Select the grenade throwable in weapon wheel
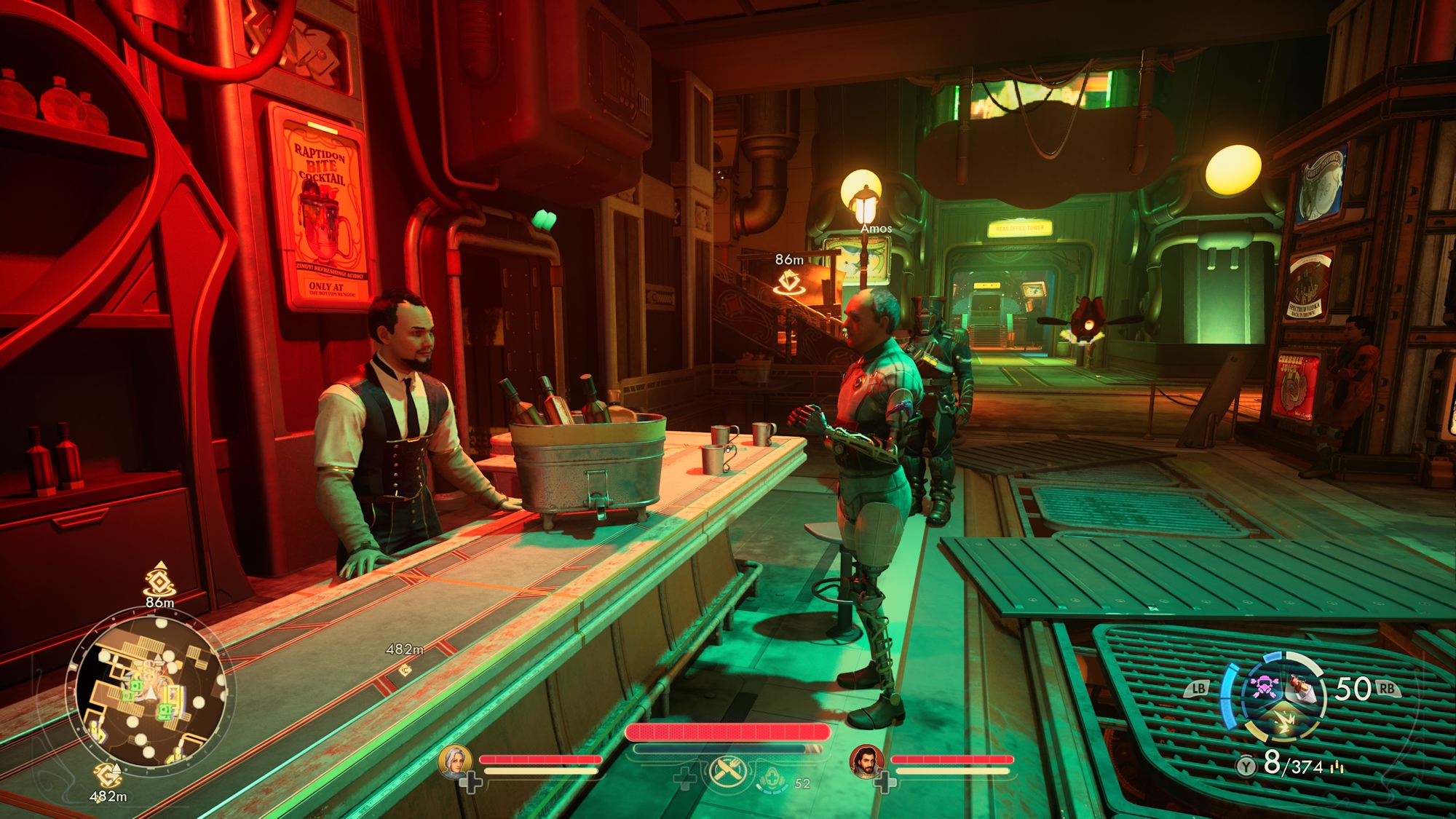 [x=1302, y=688]
